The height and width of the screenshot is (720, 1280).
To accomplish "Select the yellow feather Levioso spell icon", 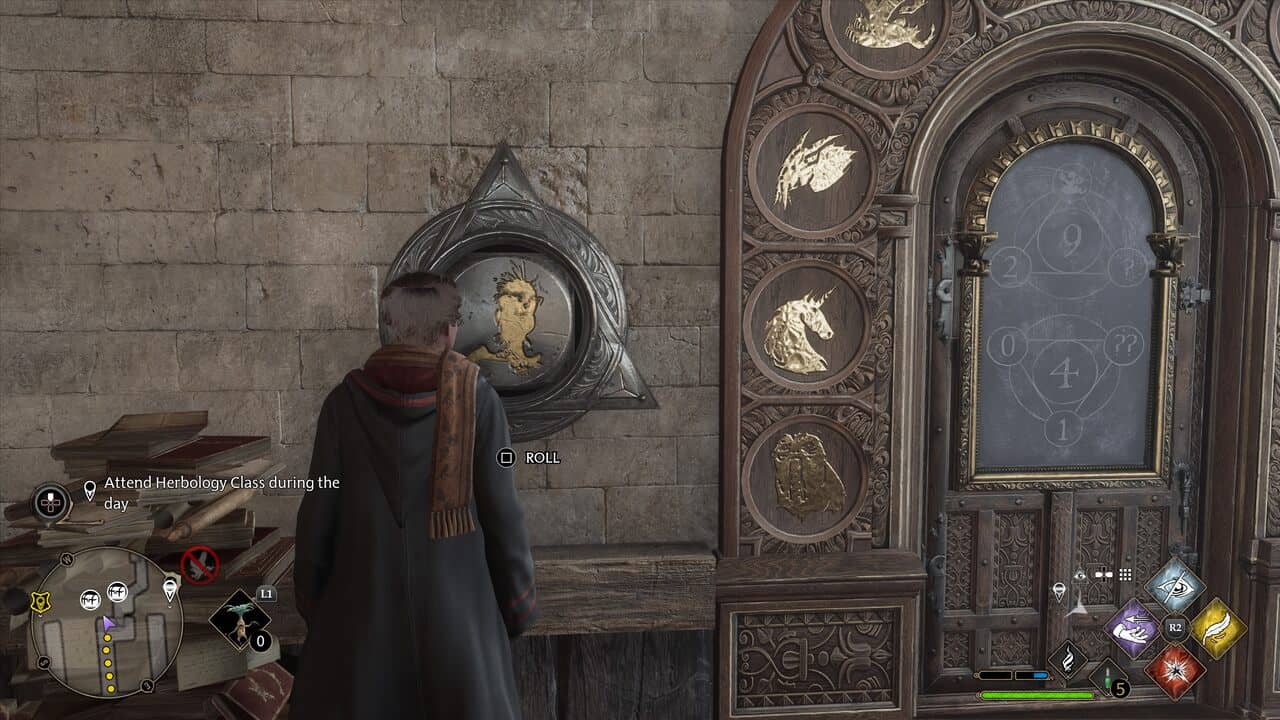I will (1220, 628).
